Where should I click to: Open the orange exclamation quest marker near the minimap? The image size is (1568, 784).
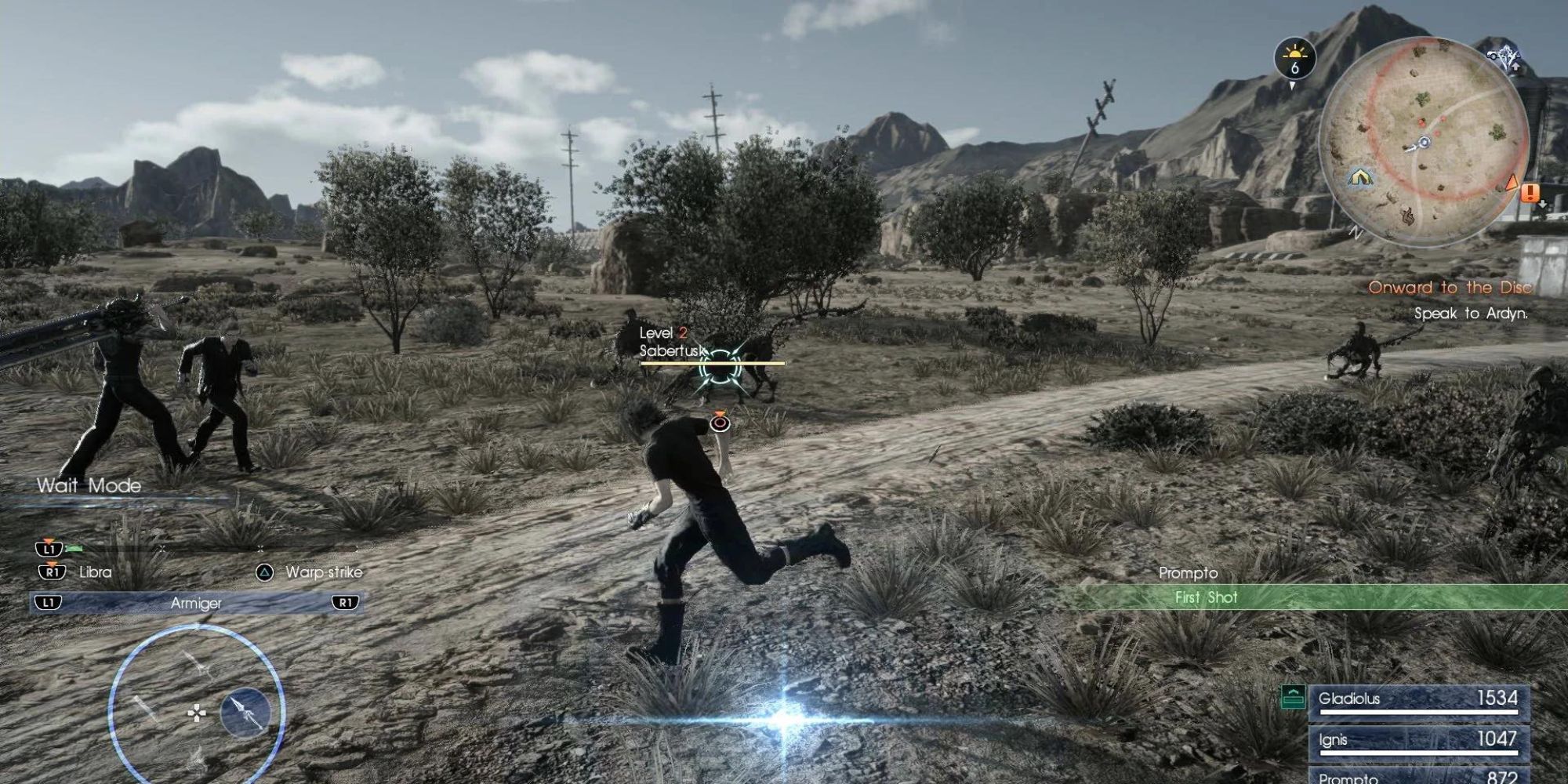[x=1529, y=194]
